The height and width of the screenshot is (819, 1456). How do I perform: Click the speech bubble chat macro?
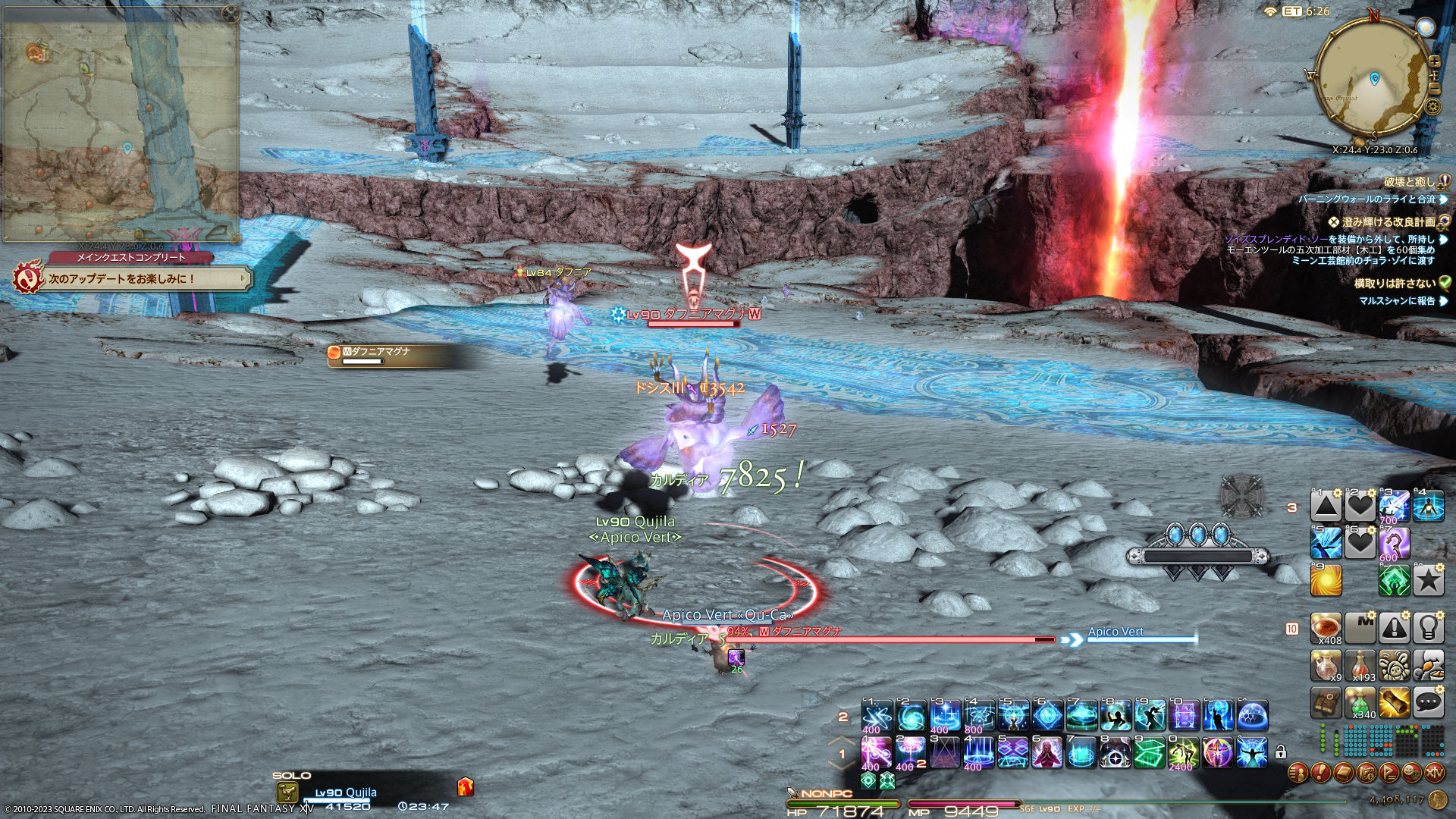coord(1428,703)
